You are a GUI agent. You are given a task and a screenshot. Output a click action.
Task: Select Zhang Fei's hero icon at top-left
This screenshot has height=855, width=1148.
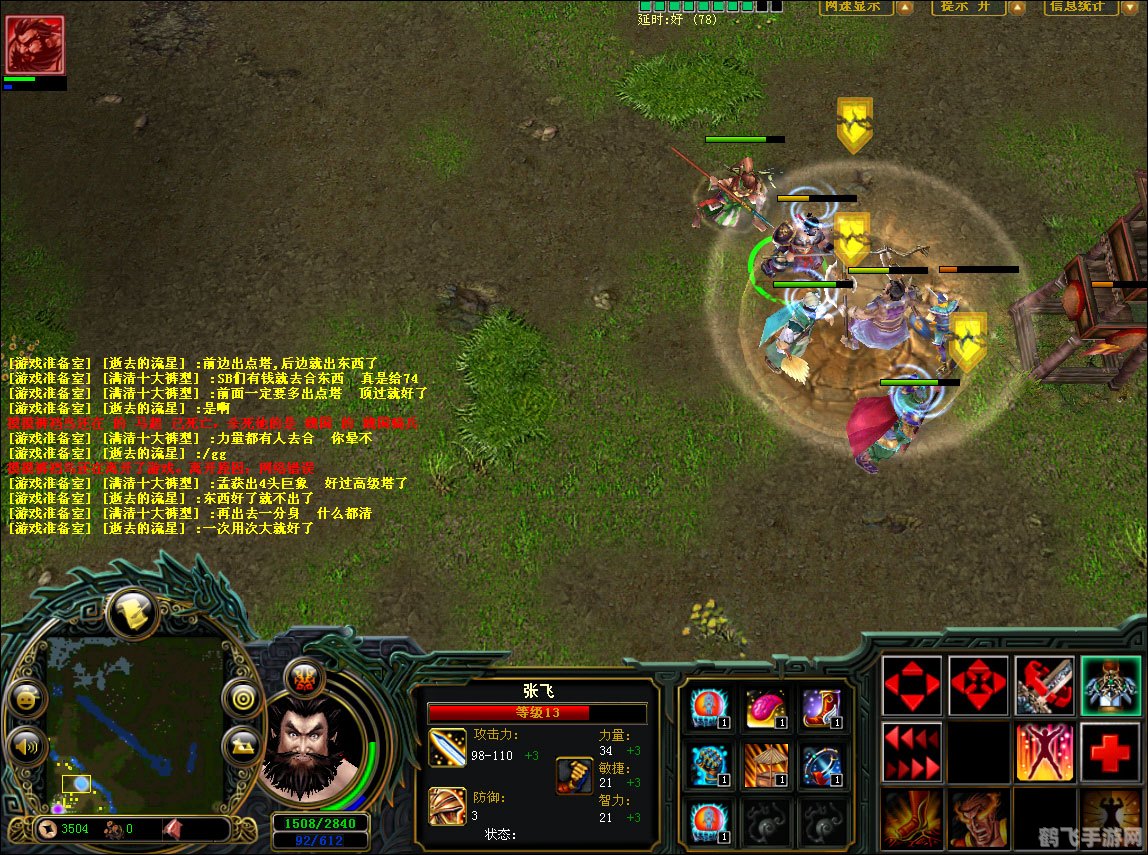click(35, 45)
